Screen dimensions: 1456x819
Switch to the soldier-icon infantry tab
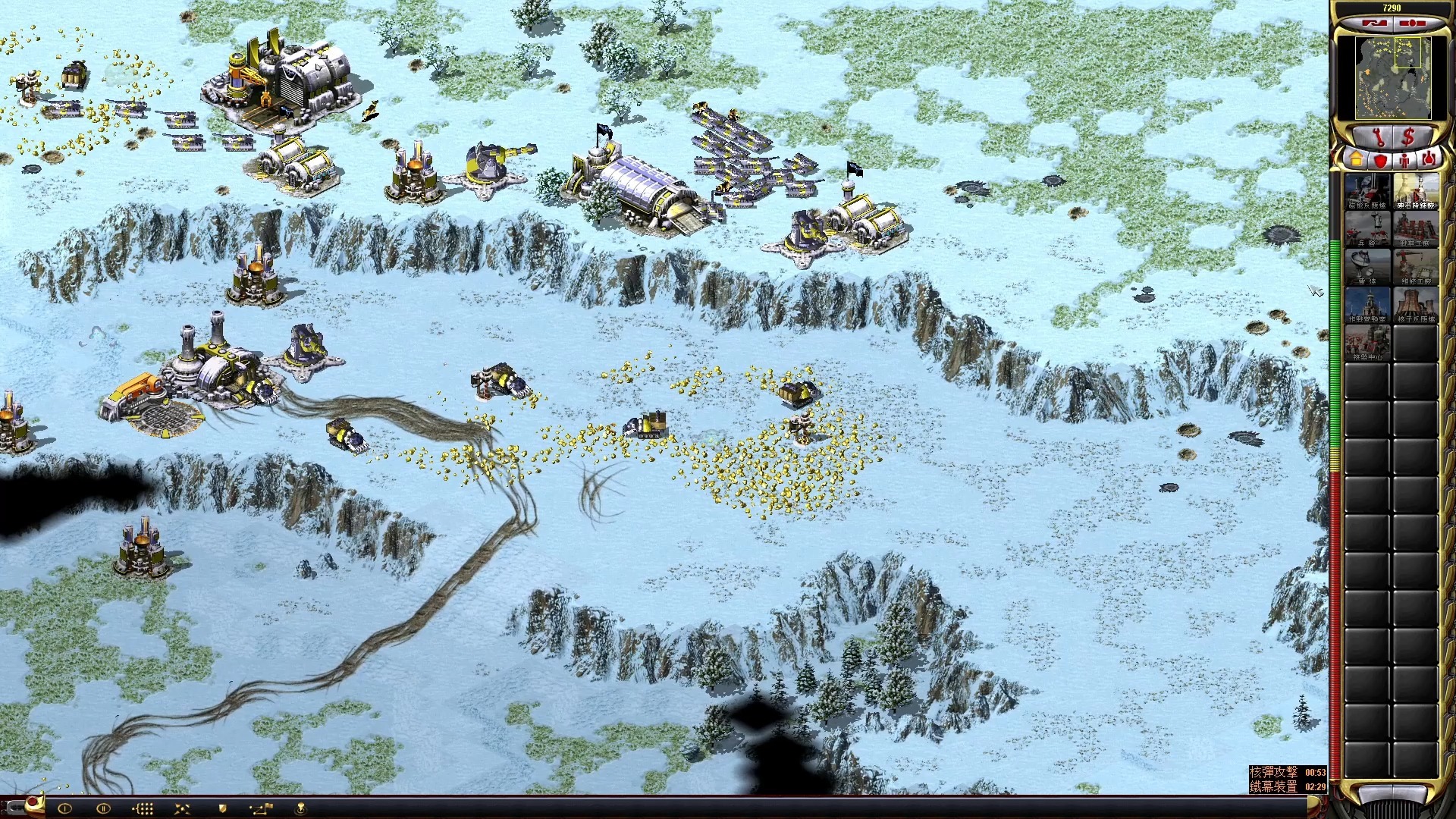point(1405,160)
